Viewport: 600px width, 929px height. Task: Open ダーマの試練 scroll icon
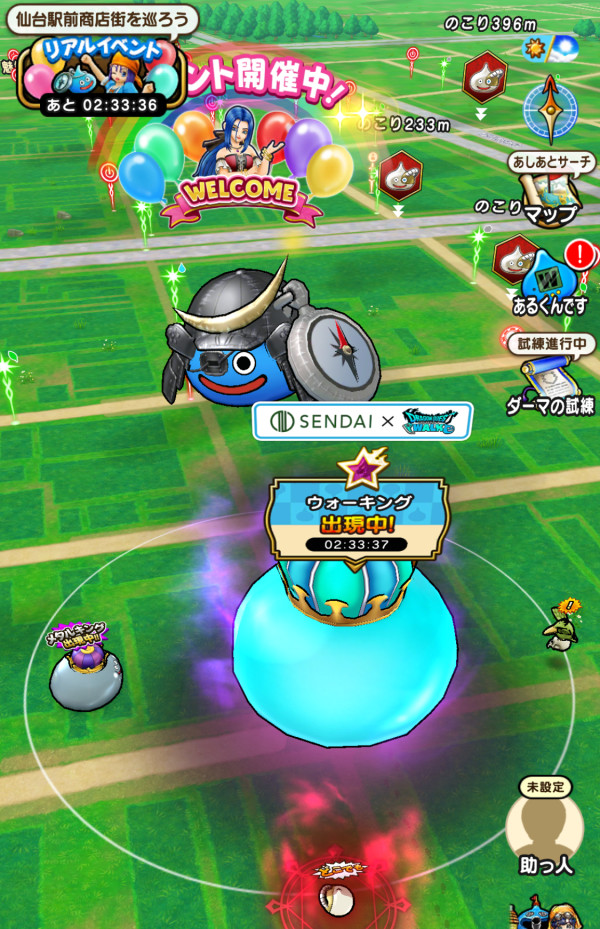click(x=549, y=381)
